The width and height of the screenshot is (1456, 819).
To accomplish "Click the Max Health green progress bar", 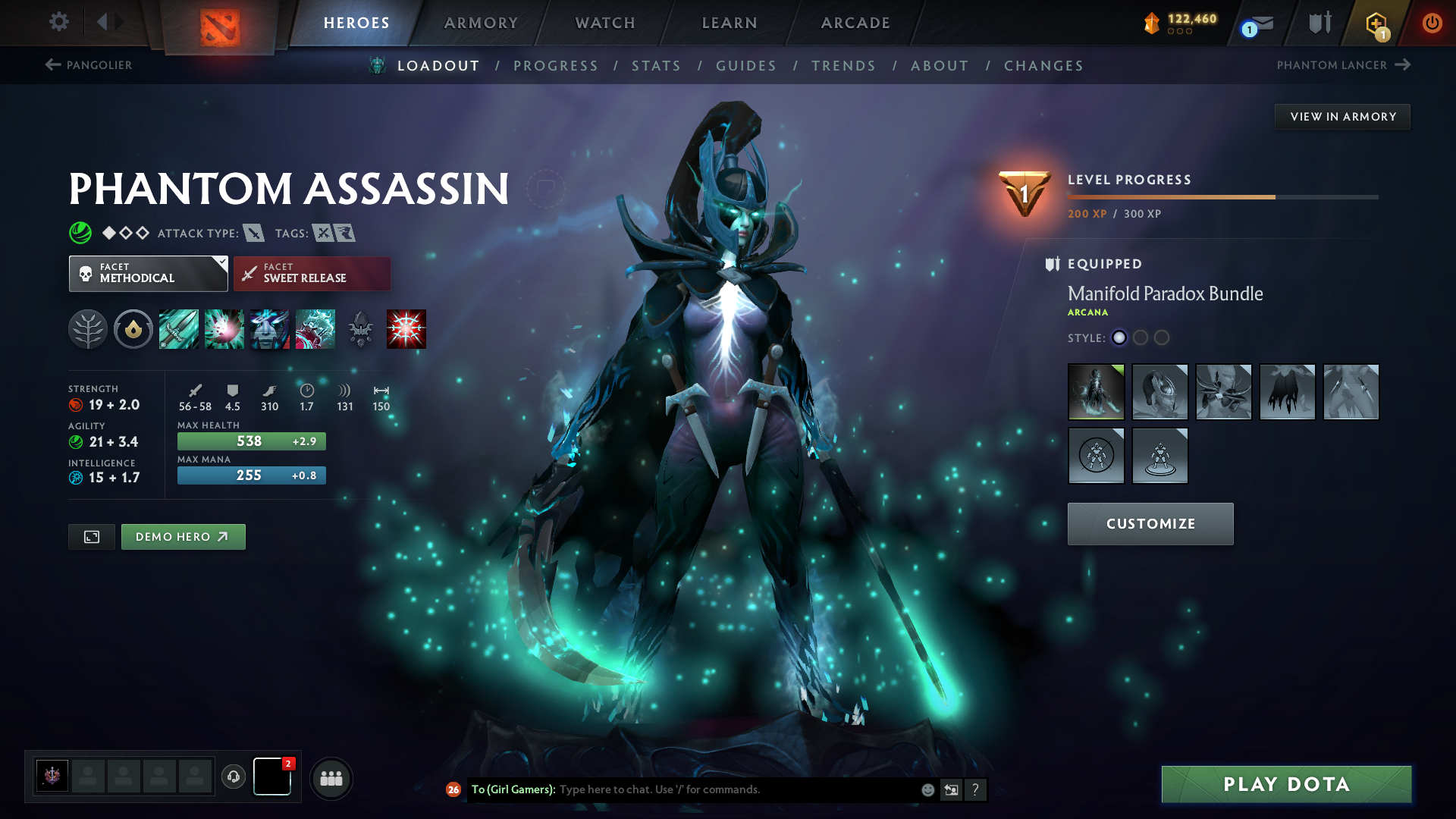I will pyautogui.click(x=251, y=441).
